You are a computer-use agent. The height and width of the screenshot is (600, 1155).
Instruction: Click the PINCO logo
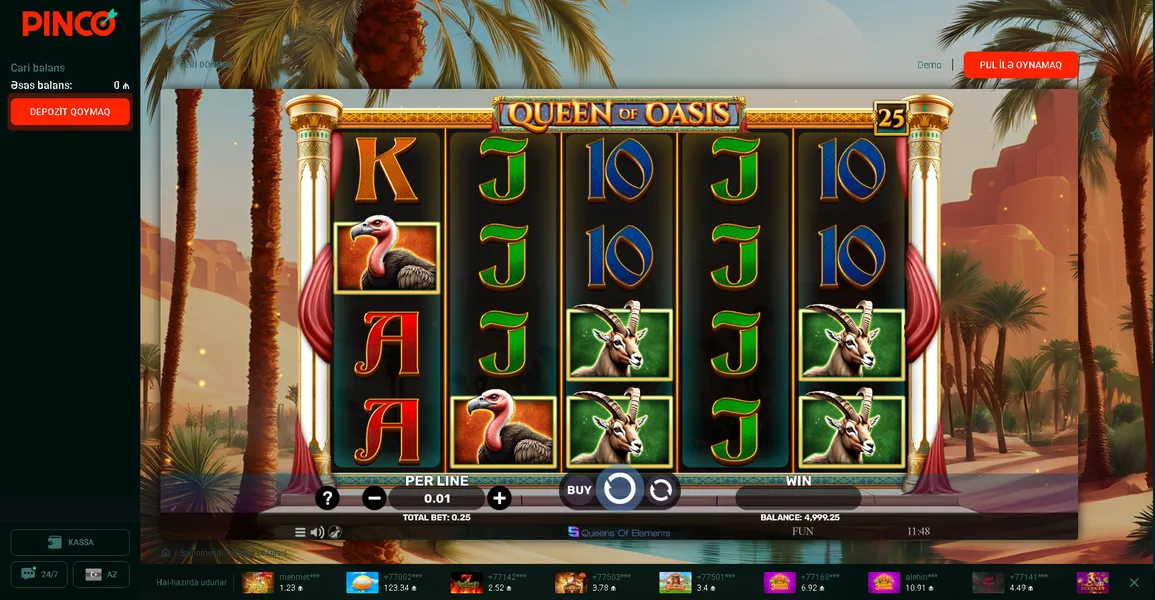click(x=69, y=22)
